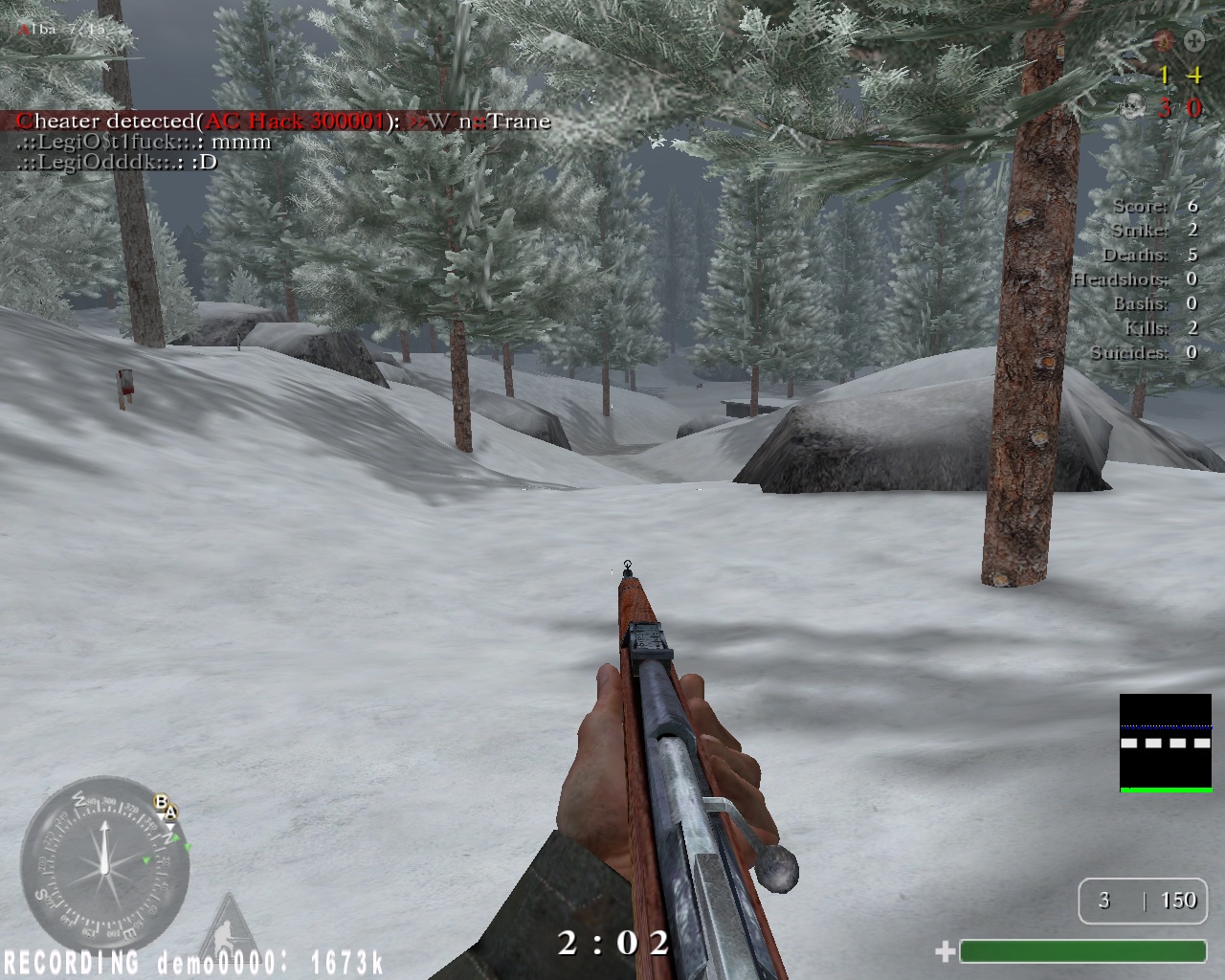Click the skull icon beside the scores
Viewport: 1225px width, 980px height.
(x=1133, y=106)
